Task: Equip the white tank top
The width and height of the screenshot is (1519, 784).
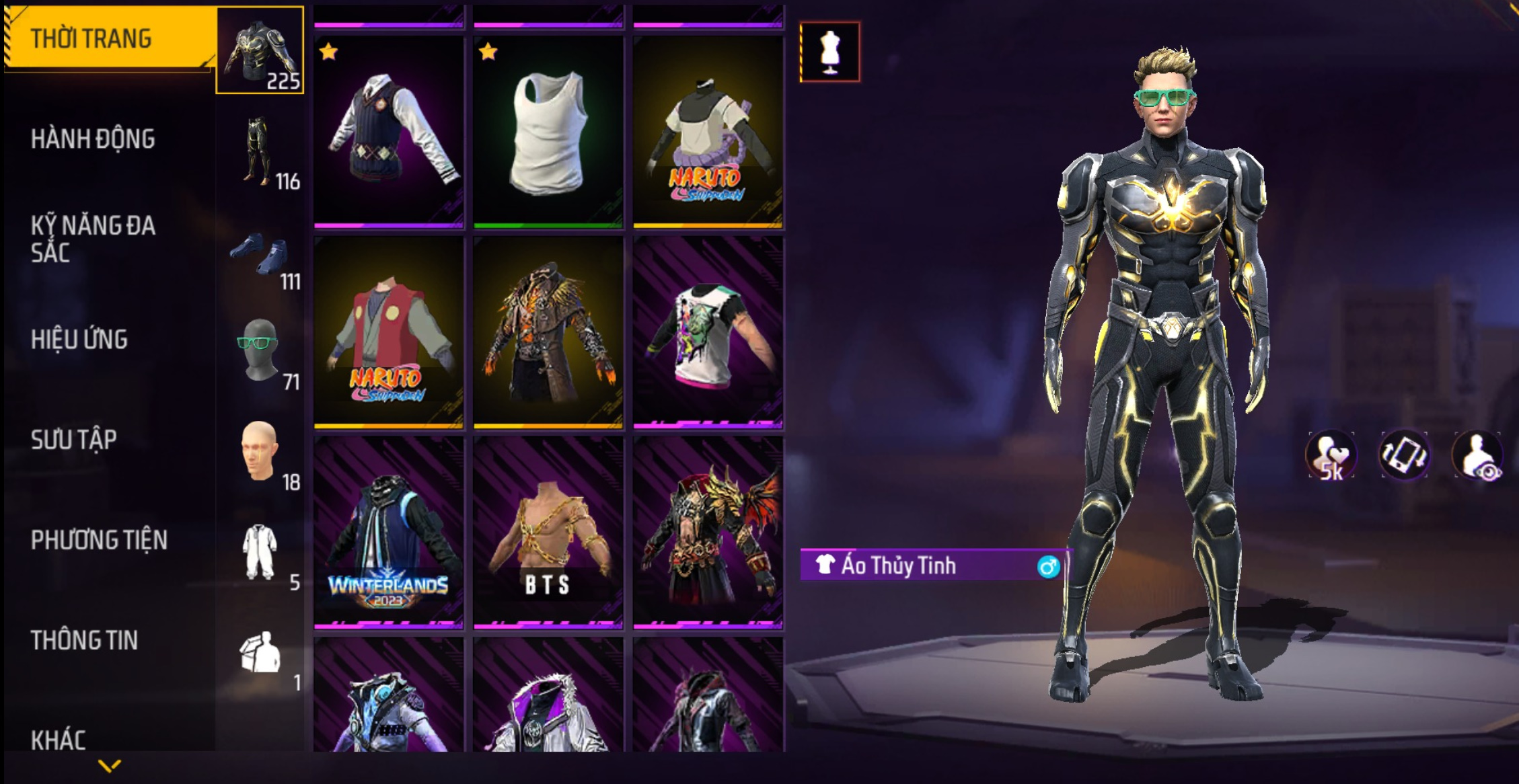Action: (x=548, y=132)
